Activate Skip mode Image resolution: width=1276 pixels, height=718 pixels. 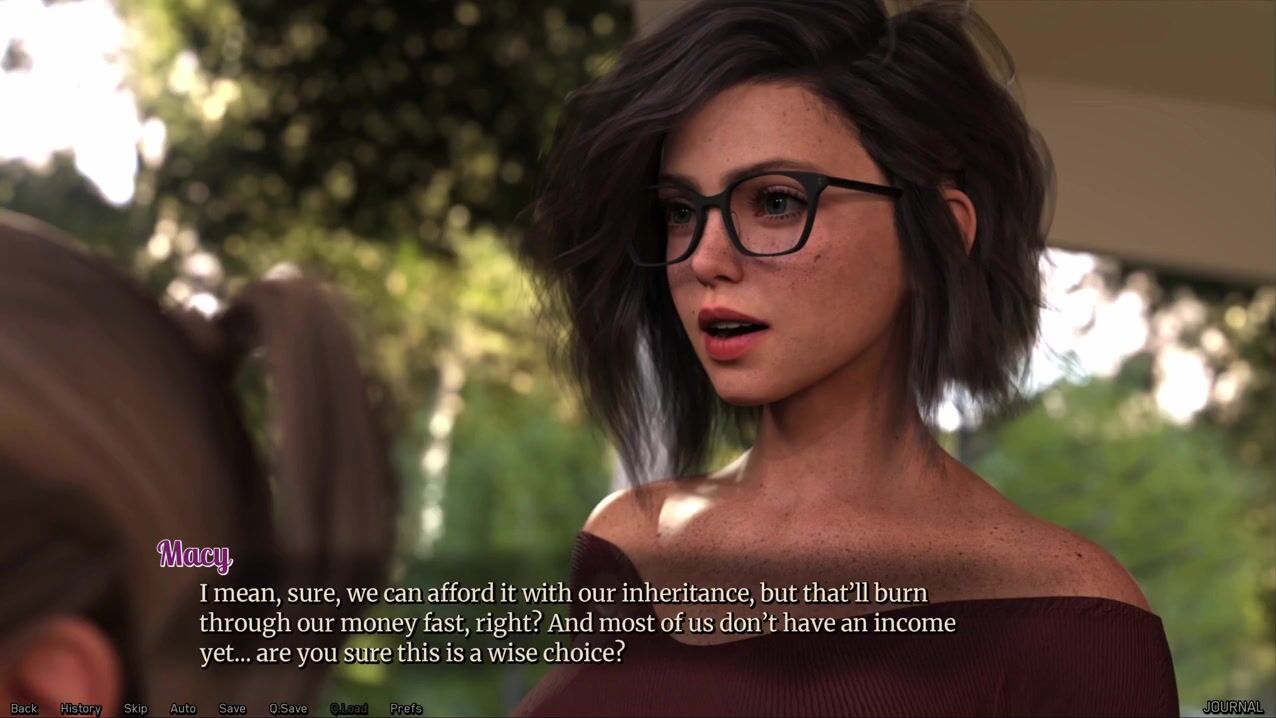135,708
